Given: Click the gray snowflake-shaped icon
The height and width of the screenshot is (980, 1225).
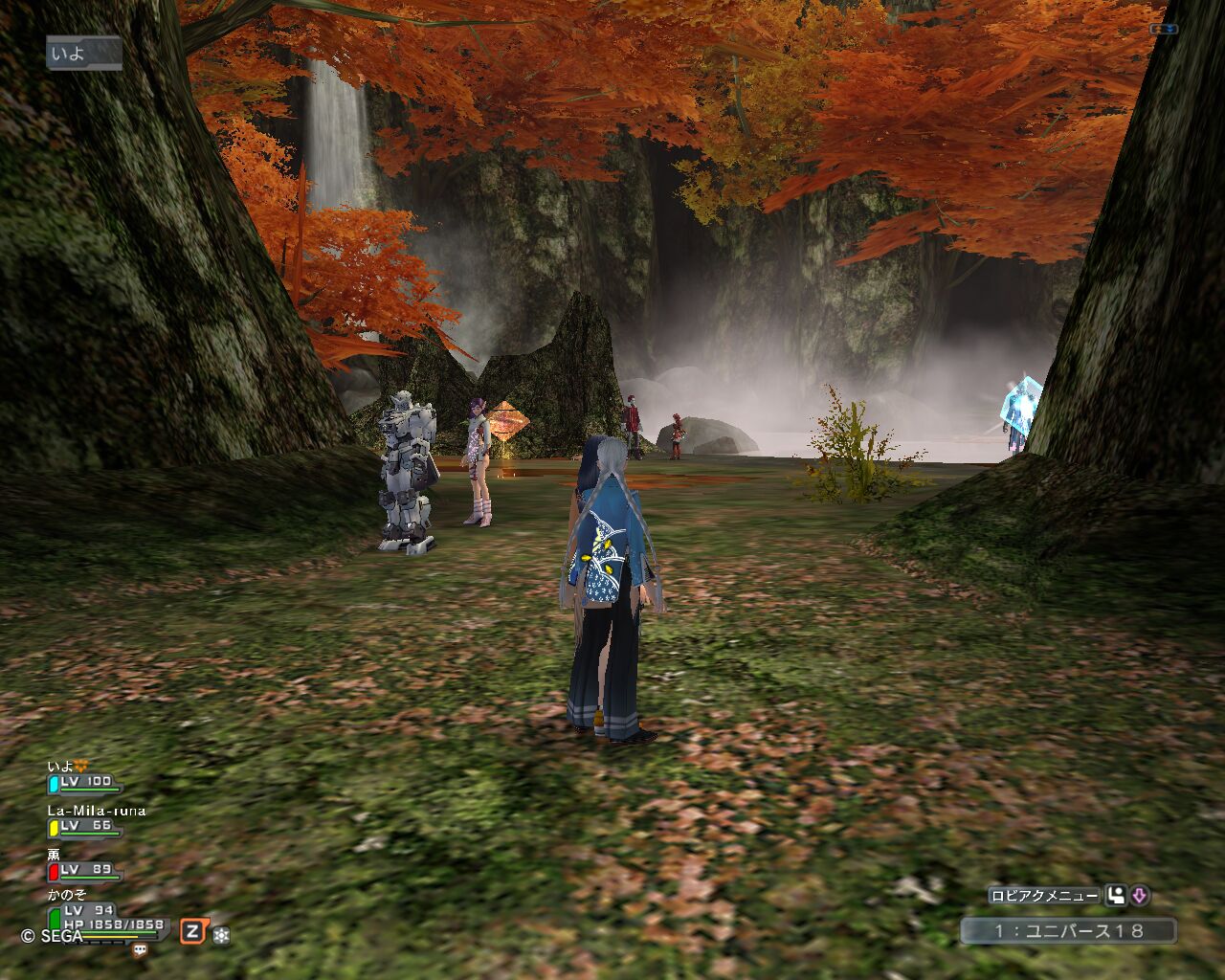Looking at the screenshot, I should [221, 933].
